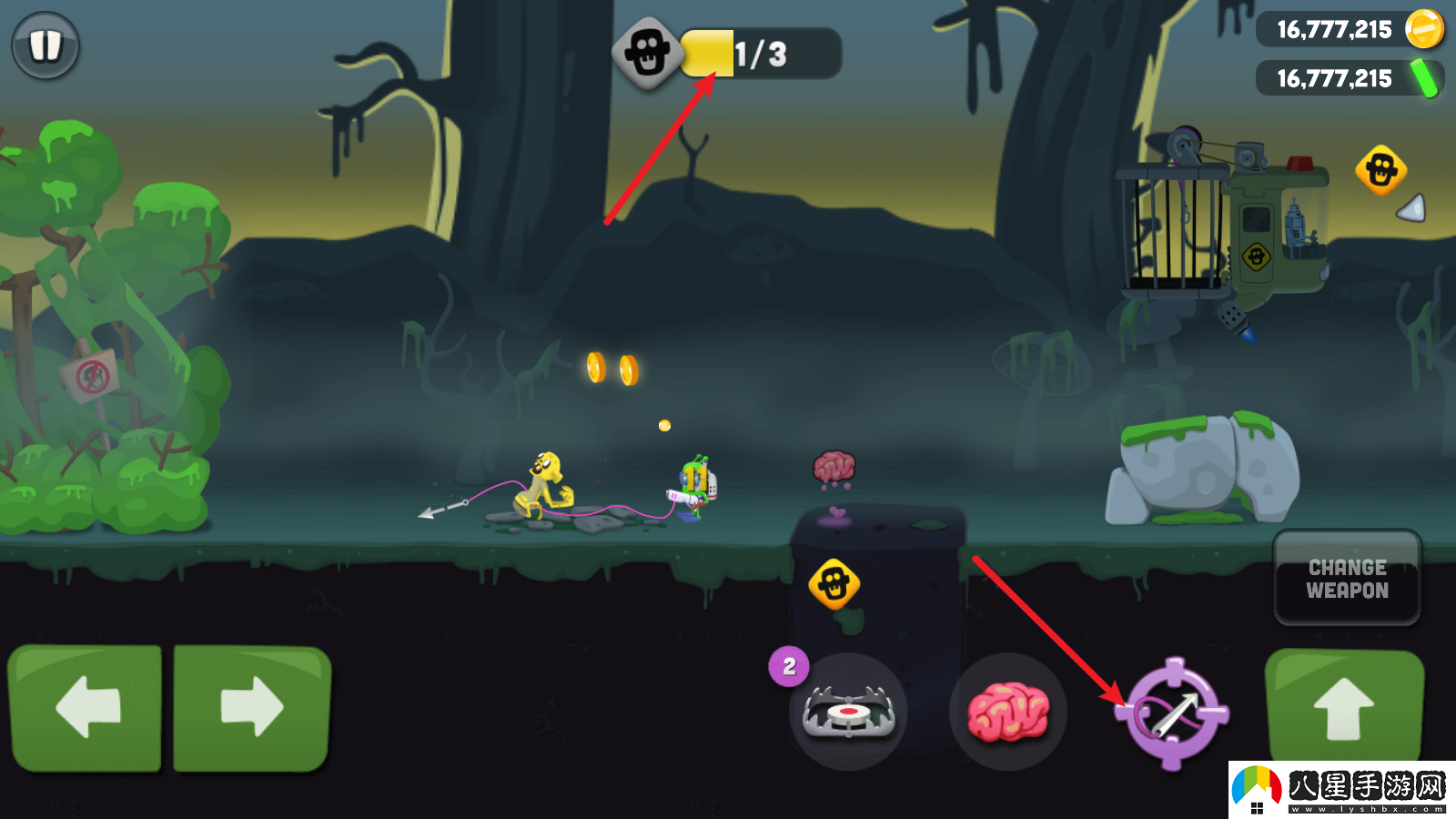Tap the Change Weapon button

pos(1347,579)
